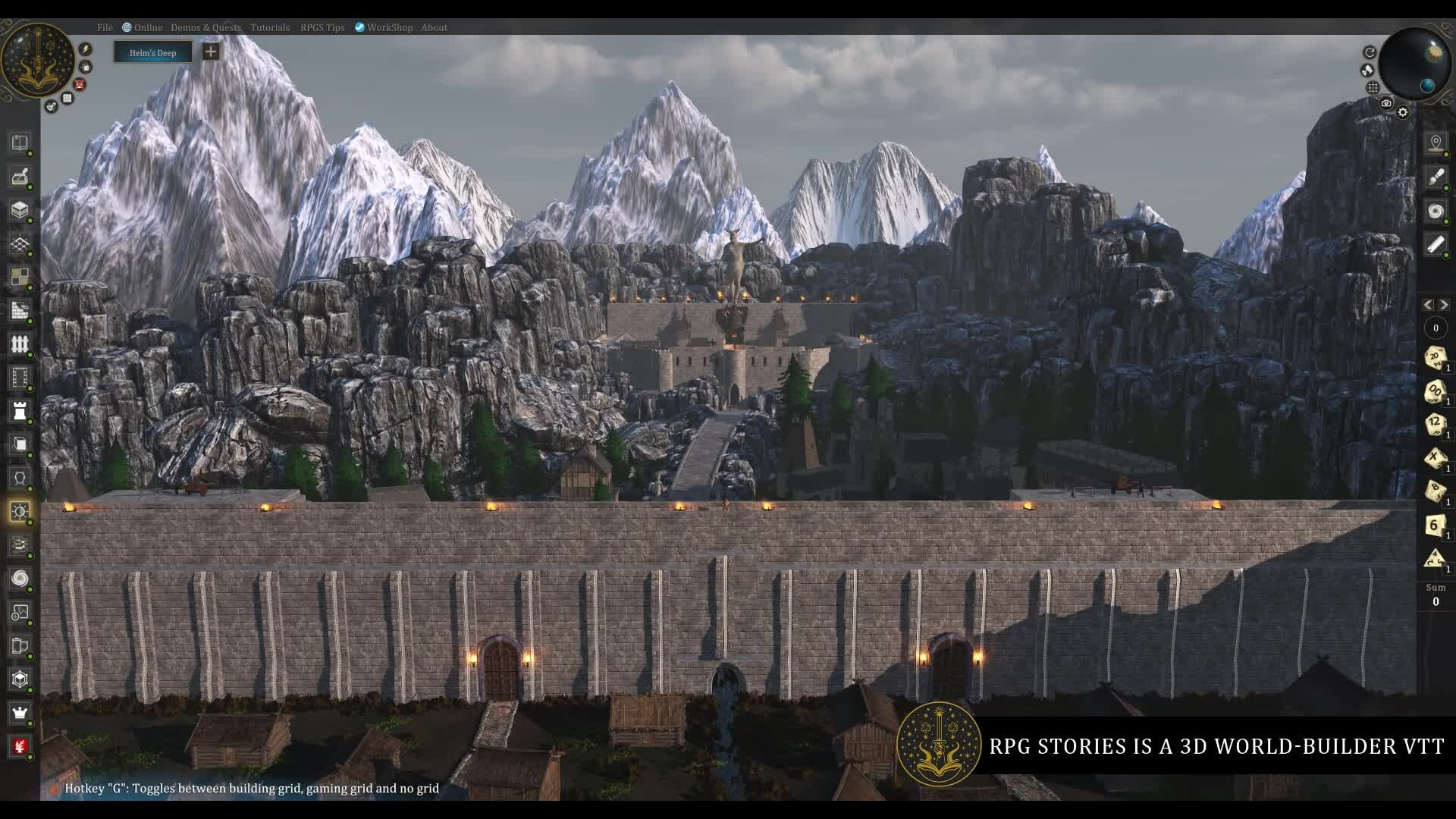Open the chess rook tool
1456x819 pixels.
(20, 411)
